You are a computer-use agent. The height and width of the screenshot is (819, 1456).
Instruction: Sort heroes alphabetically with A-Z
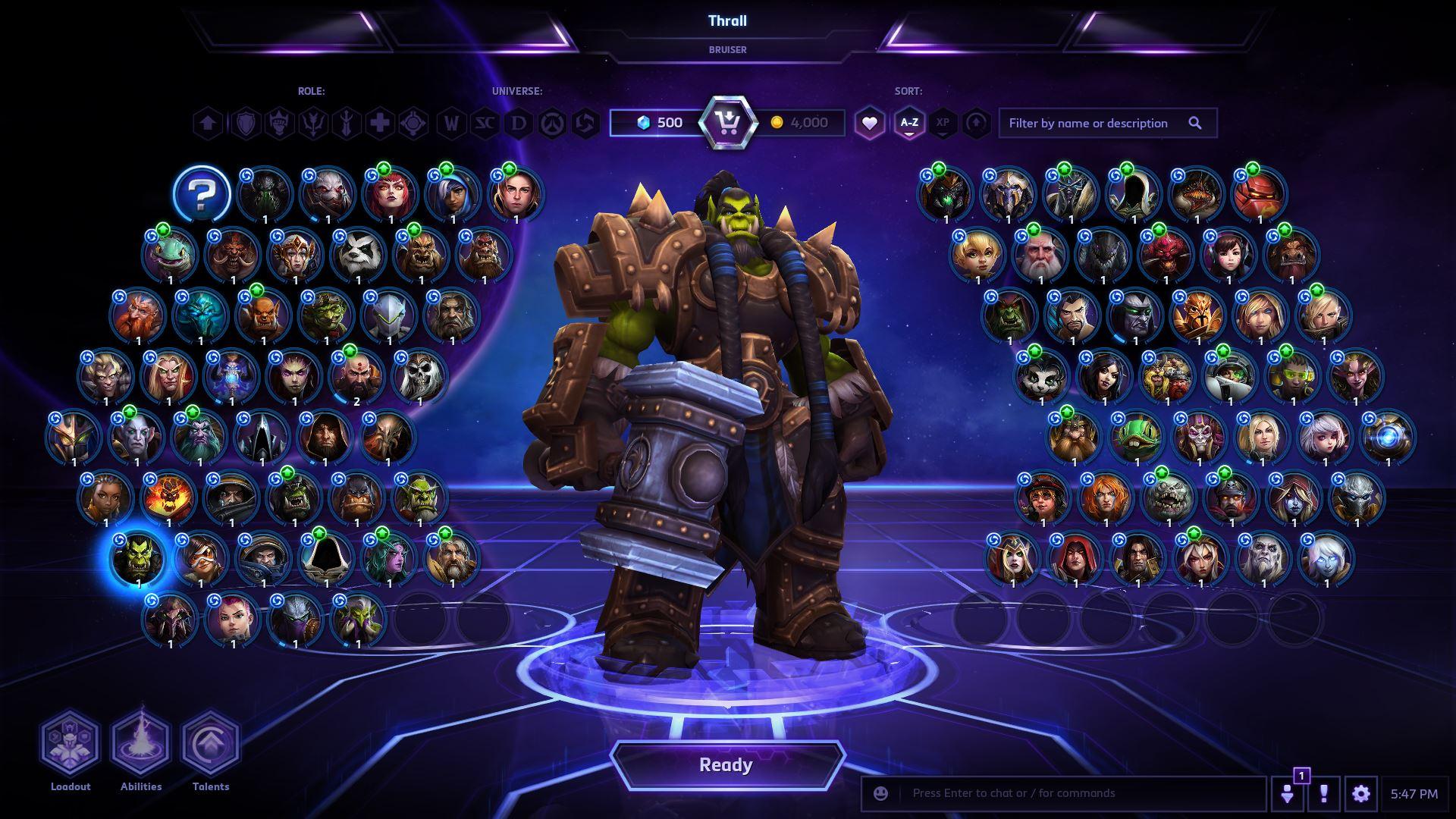coord(908,123)
